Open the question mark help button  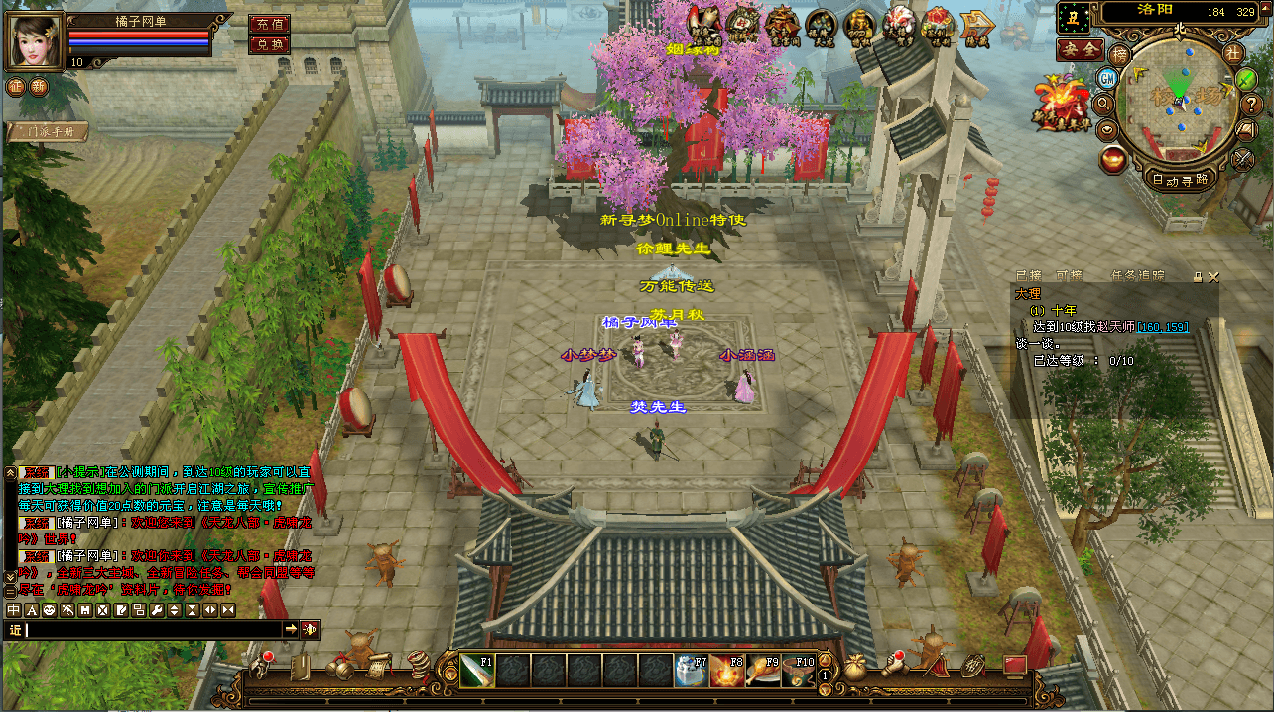pyautogui.click(x=1251, y=104)
